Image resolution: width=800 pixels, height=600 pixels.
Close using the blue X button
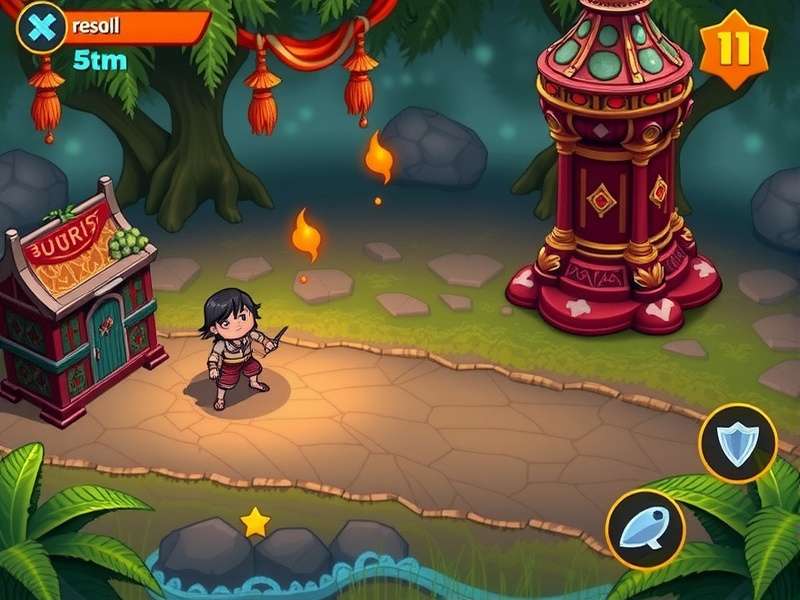pyautogui.click(x=41, y=27)
